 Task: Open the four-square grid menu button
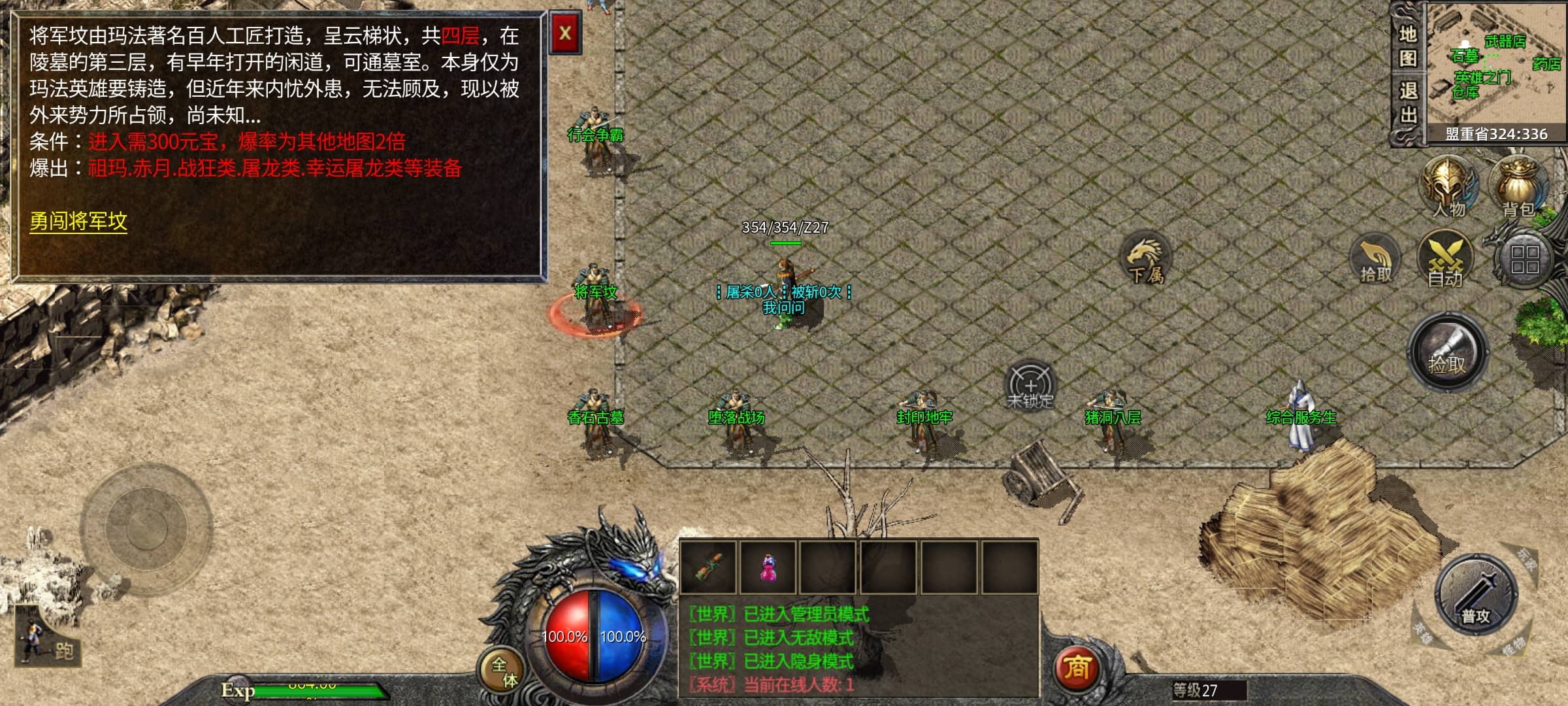tap(1524, 260)
